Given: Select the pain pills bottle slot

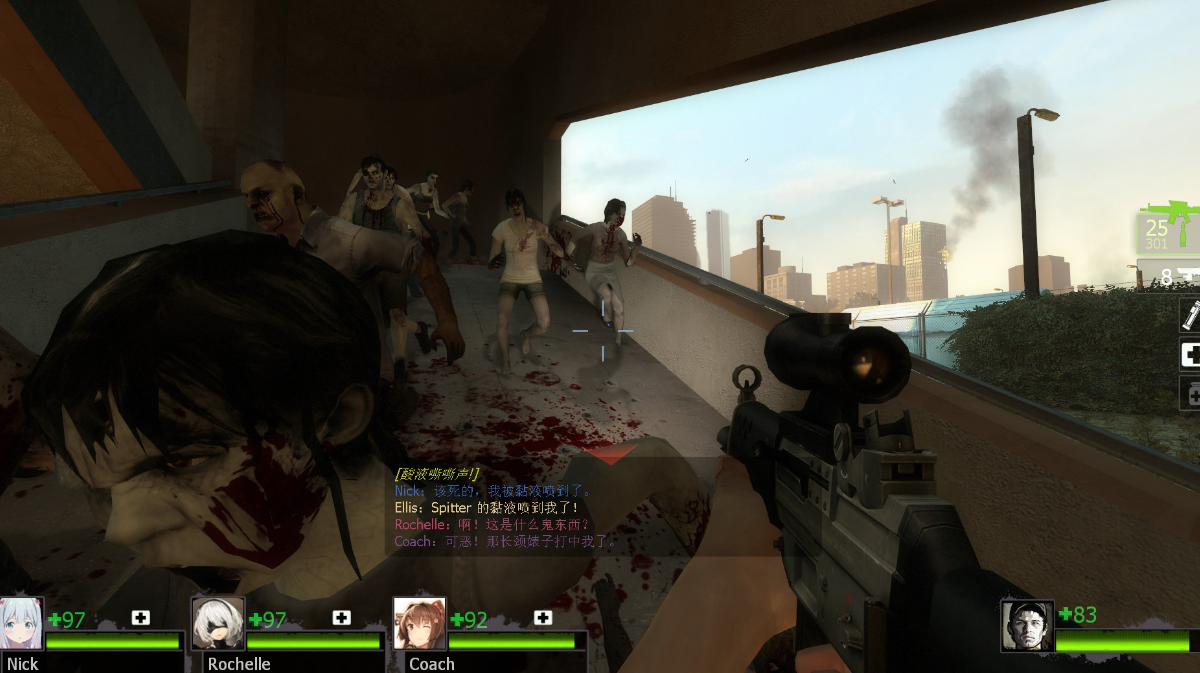Looking at the screenshot, I should point(1191,393).
